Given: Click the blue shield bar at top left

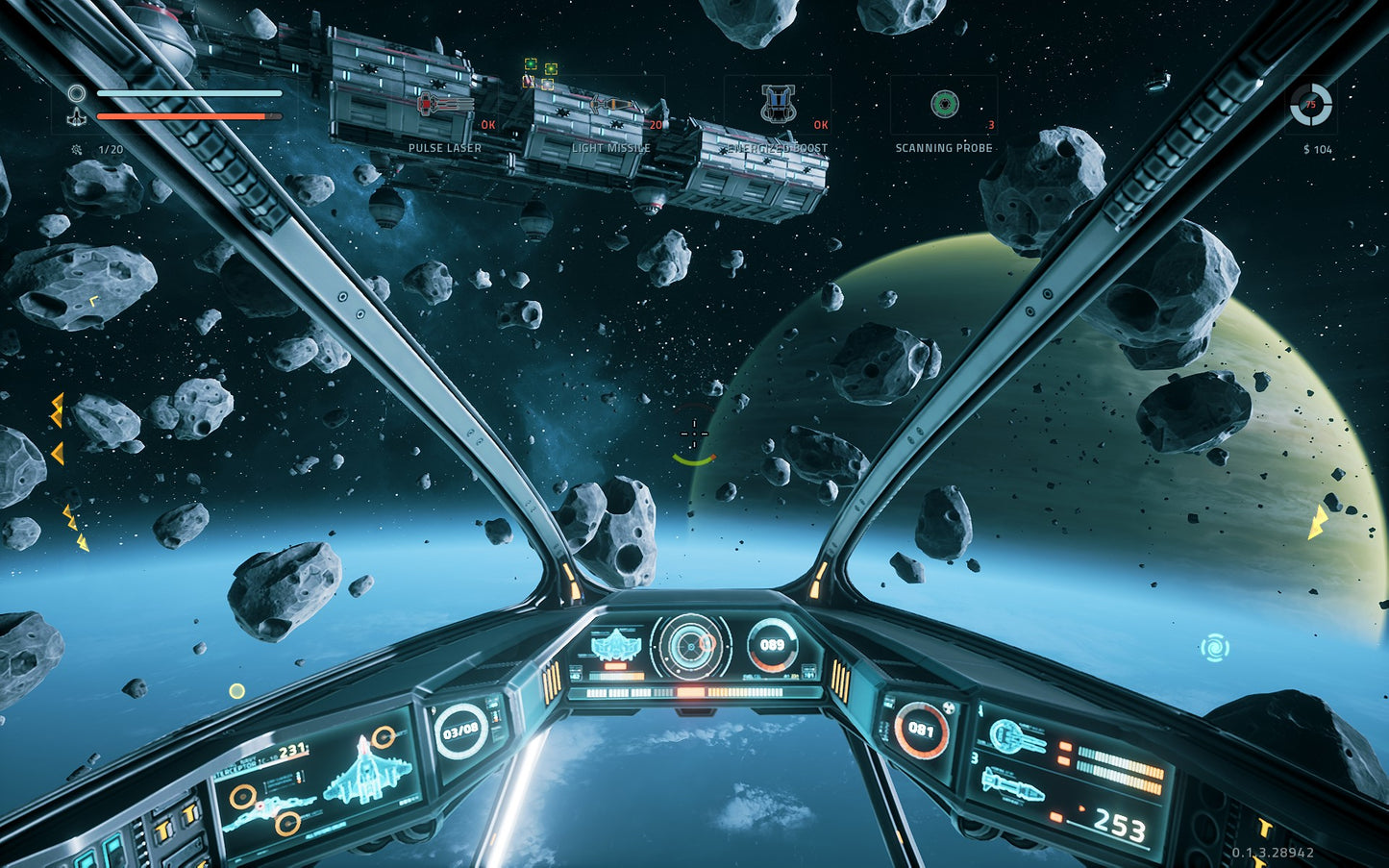Looking at the screenshot, I should click(188, 94).
